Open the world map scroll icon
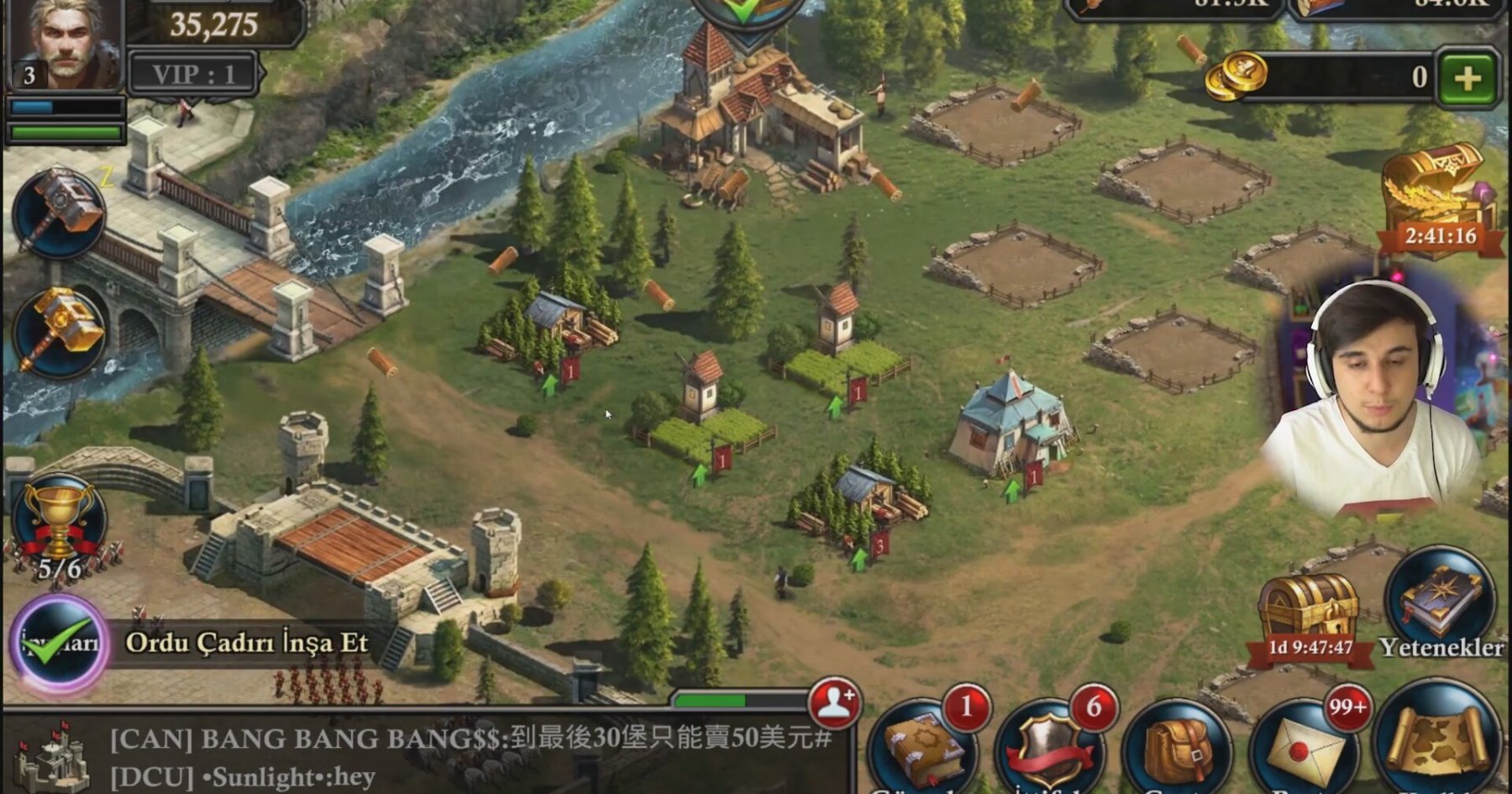Image resolution: width=1512 pixels, height=794 pixels. click(1438, 744)
